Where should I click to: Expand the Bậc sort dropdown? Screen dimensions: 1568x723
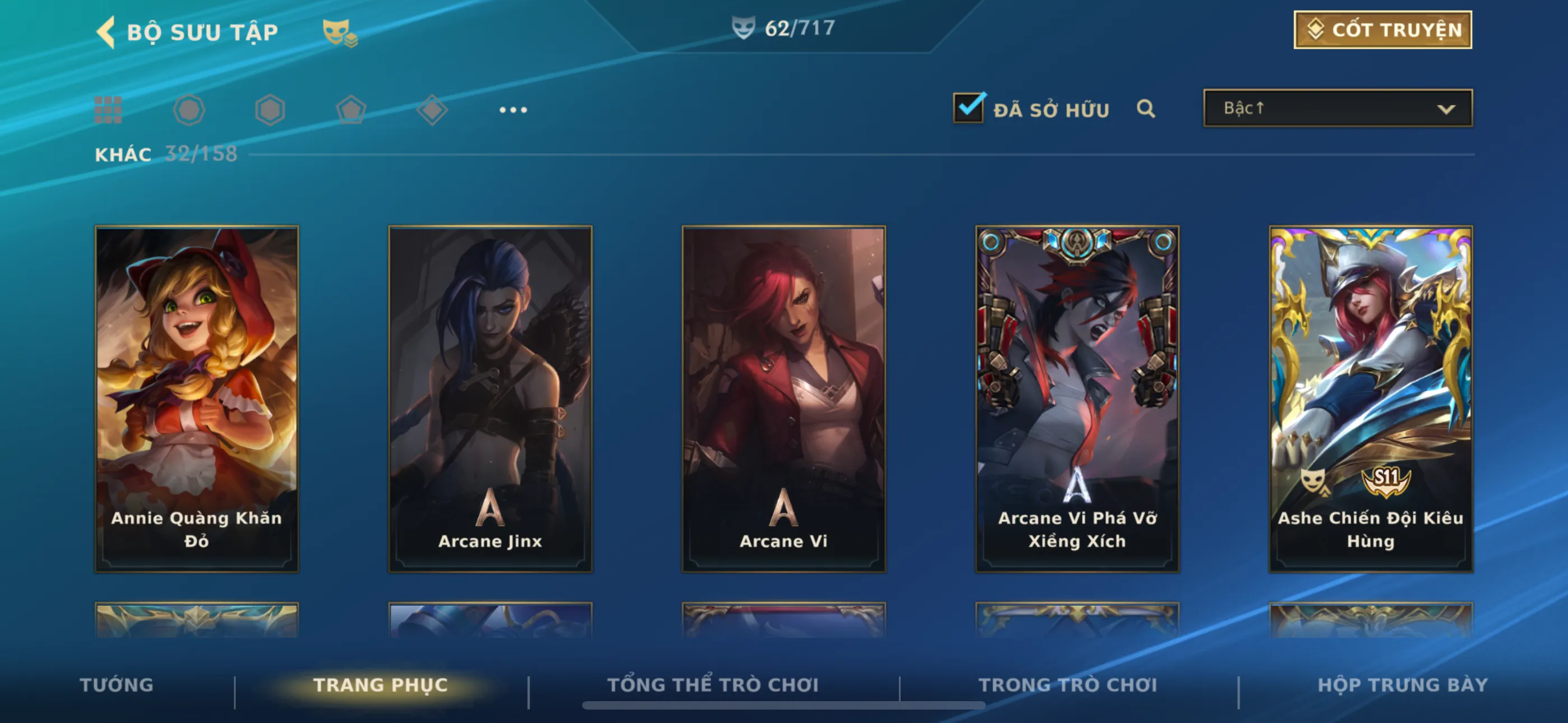pyautogui.click(x=1338, y=108)
